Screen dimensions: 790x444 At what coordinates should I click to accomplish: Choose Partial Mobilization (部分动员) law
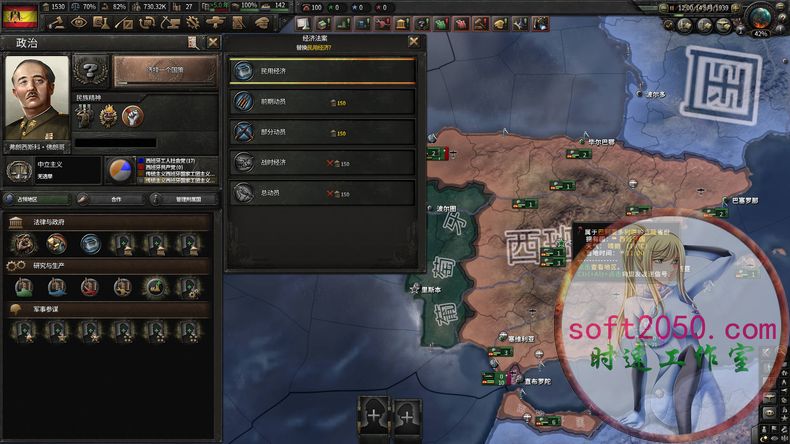tap(322, 131)
